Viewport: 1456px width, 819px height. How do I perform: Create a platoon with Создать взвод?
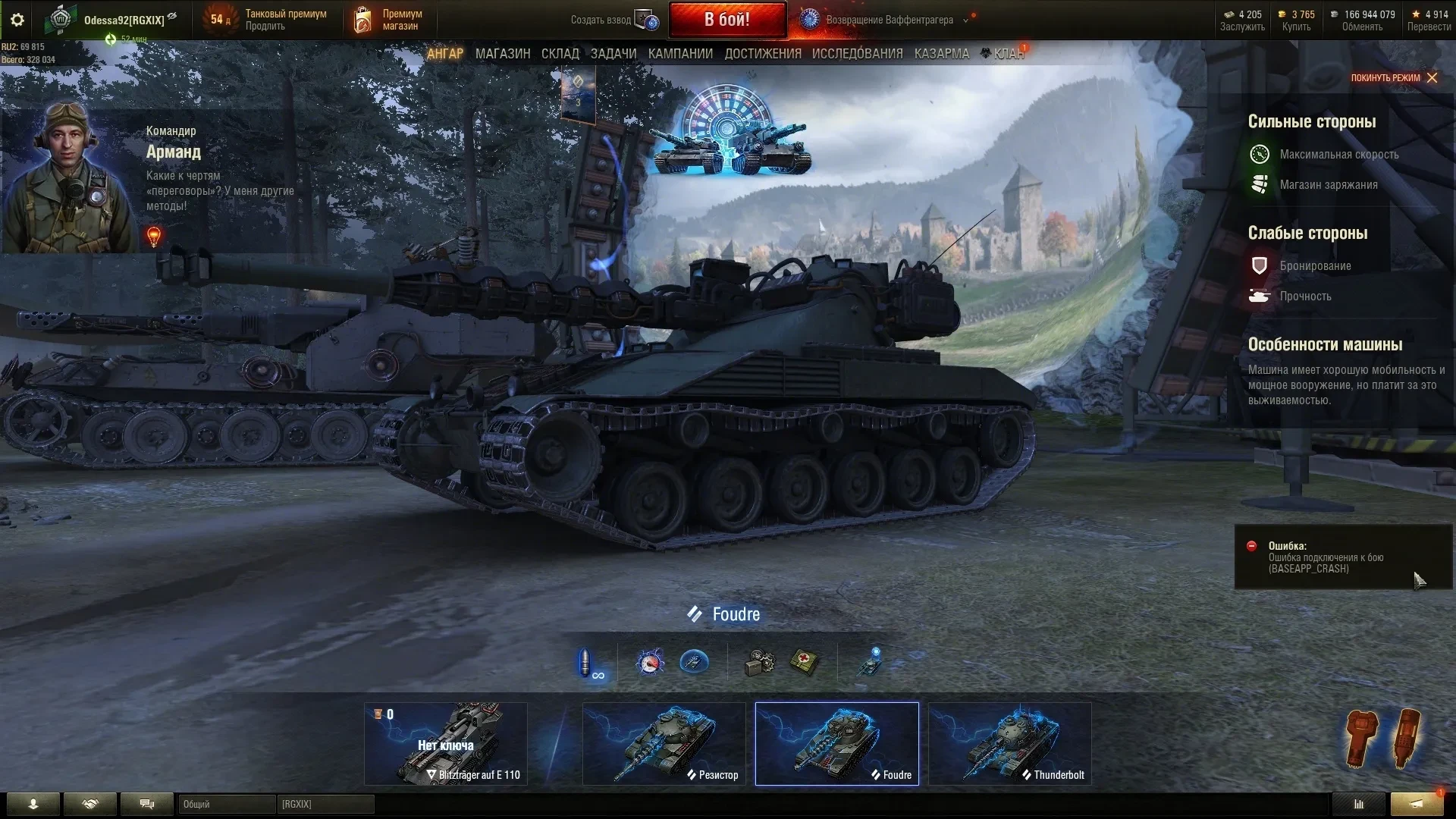[x=614, y=20]
